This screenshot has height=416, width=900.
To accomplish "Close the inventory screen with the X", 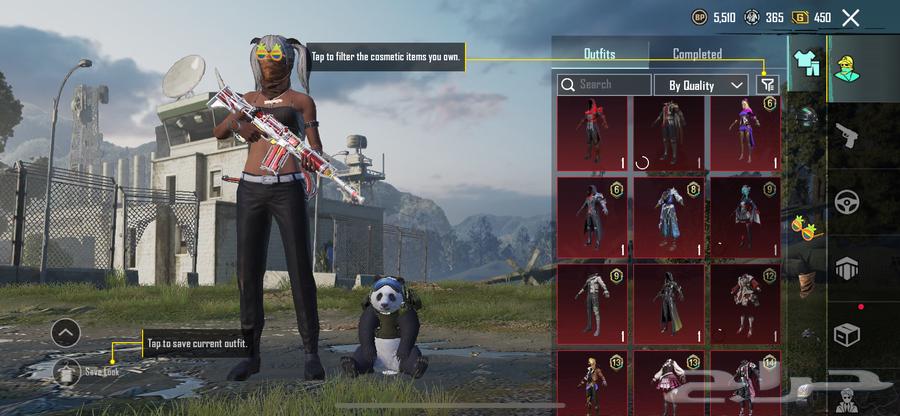I will pos(850,17).
